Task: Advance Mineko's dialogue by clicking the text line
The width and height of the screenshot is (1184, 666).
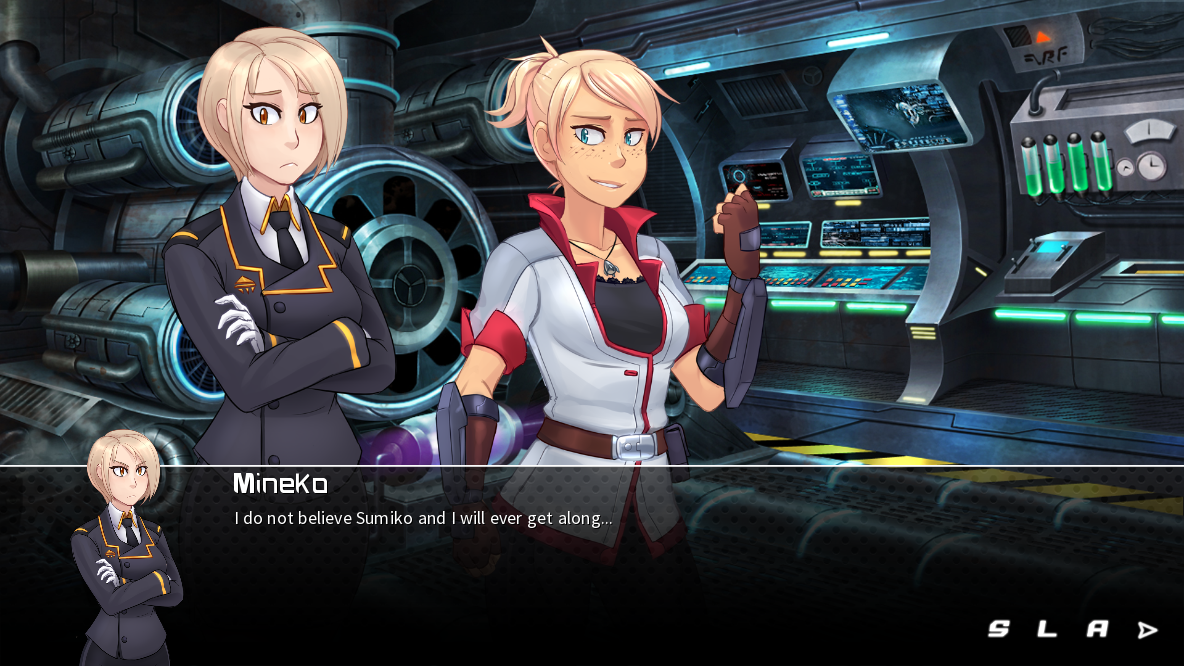Action: (x=423, y=518)
